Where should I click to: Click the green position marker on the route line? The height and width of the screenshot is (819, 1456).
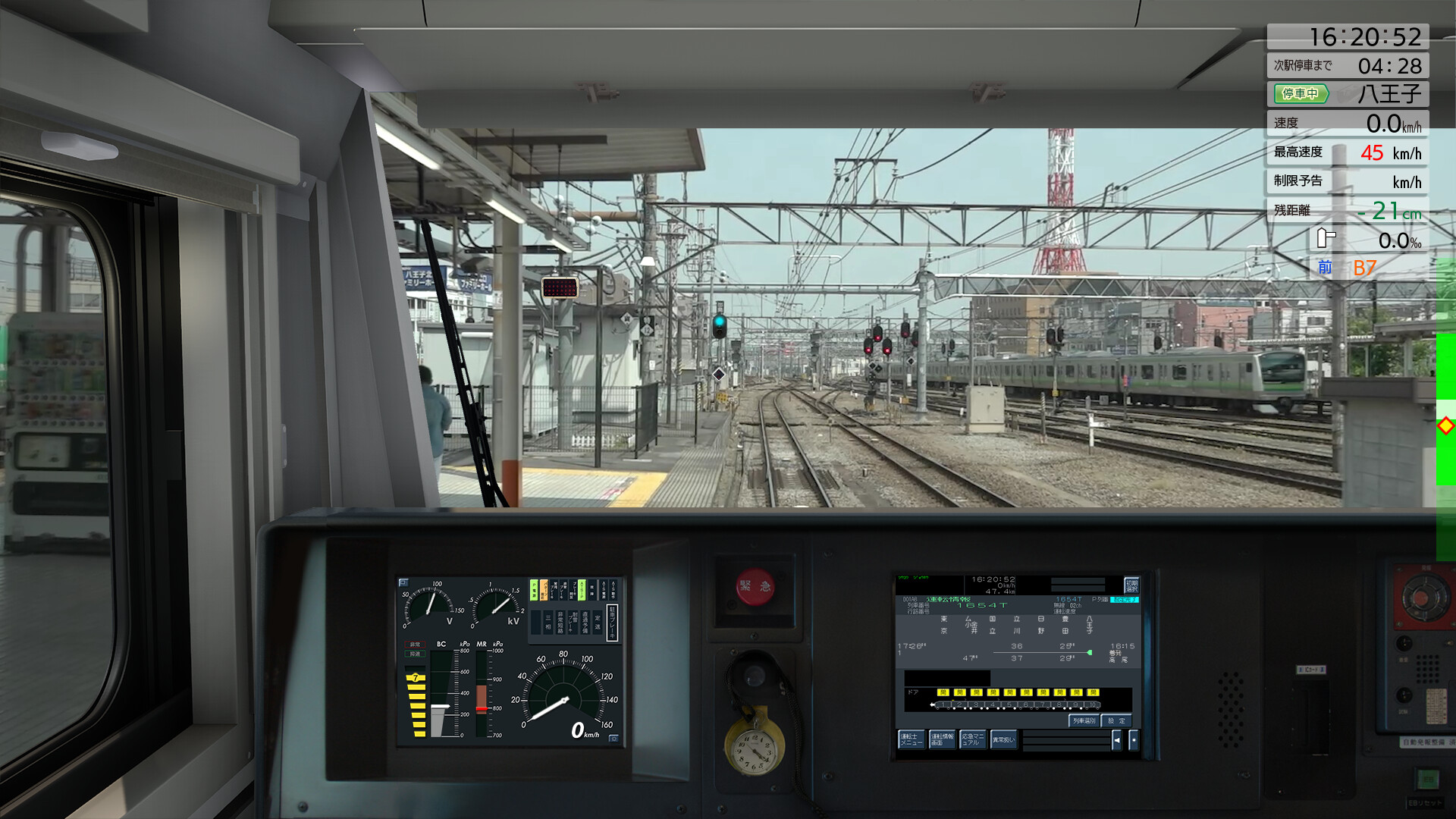(1090, 652)
